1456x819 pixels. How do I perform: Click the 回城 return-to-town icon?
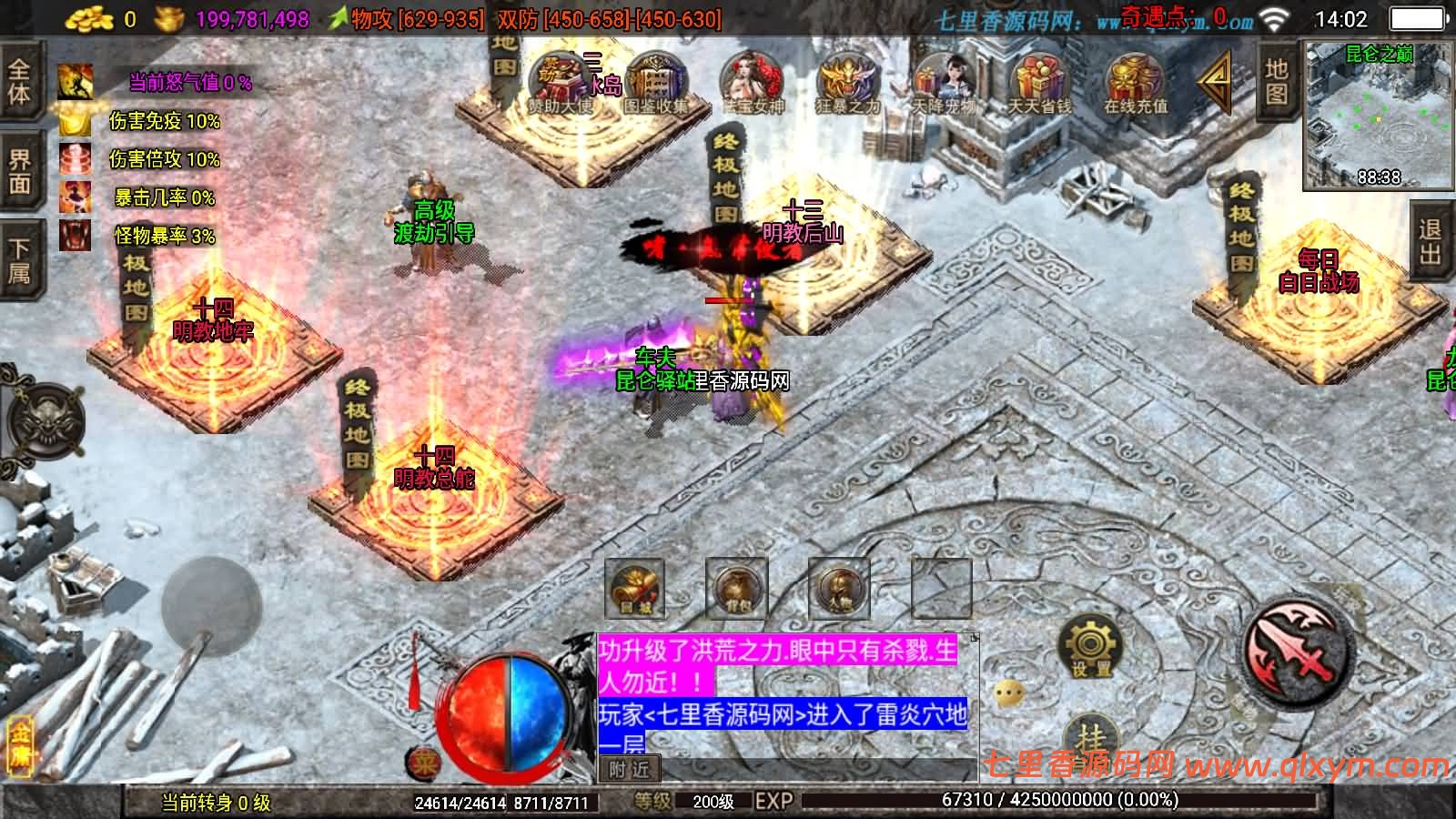pos(634,587)
